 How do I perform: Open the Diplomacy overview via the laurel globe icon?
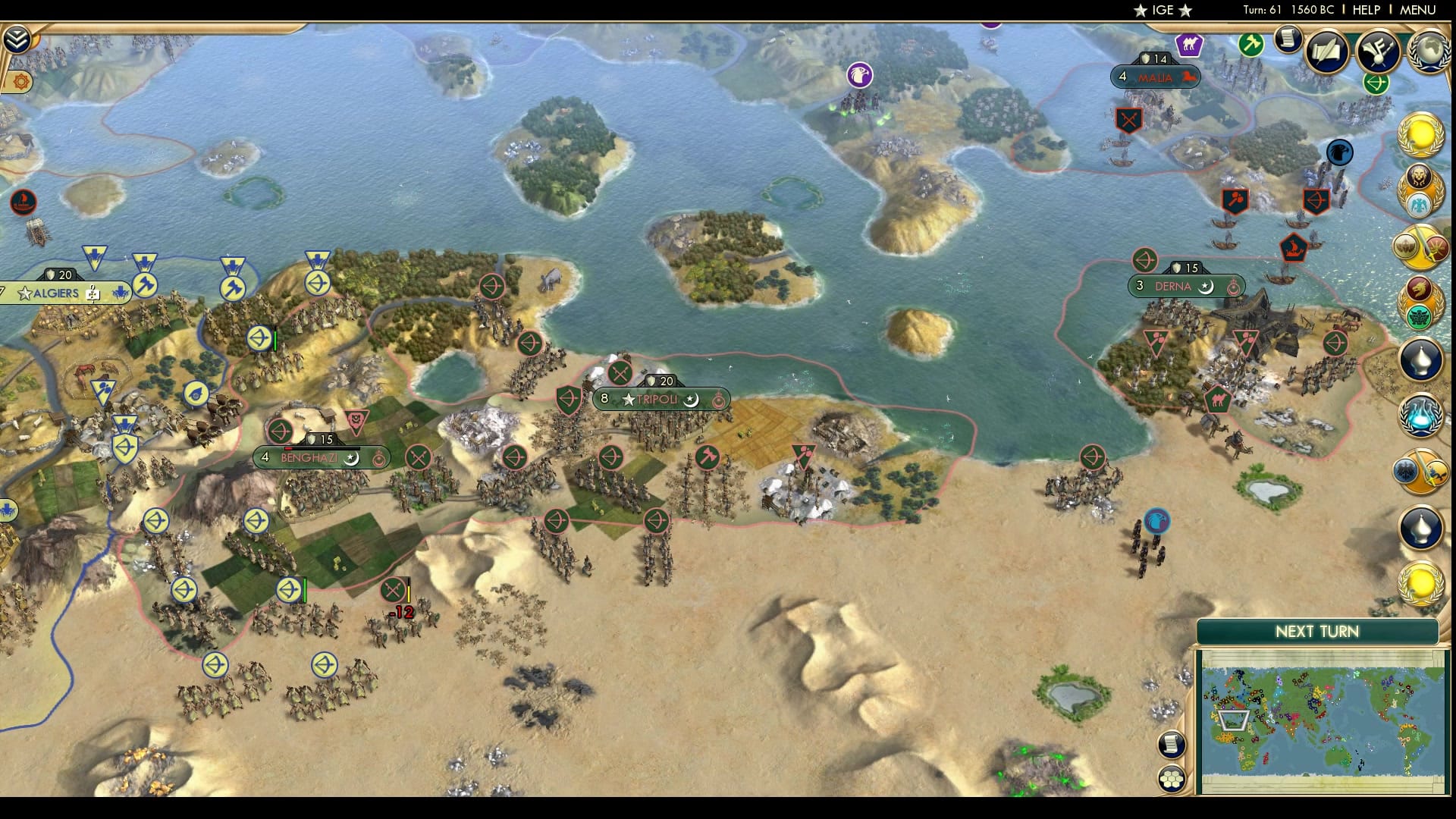coord(1430,52)
